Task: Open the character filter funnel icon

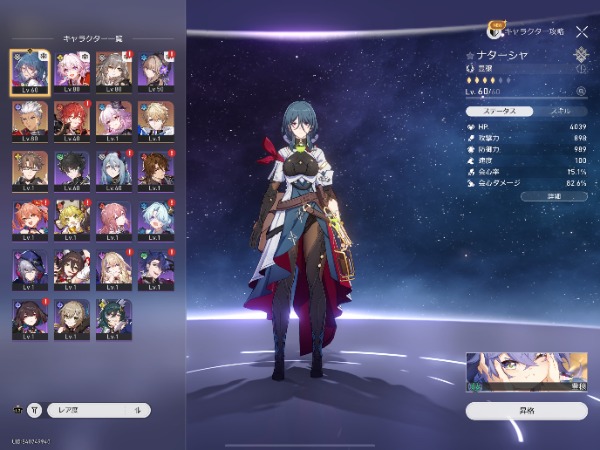Action: (34, 410)
